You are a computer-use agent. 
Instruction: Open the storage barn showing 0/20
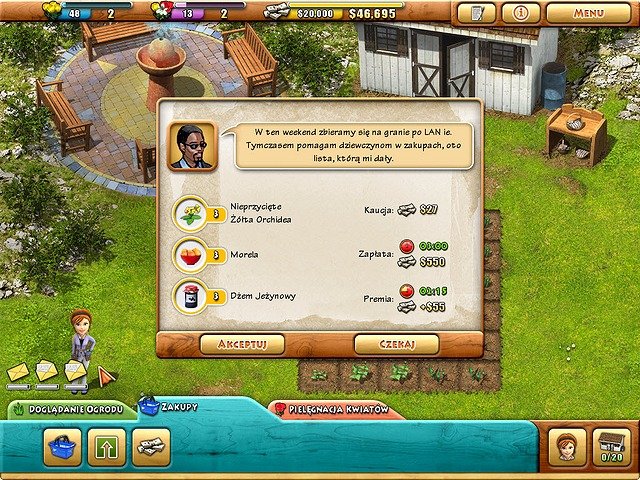[612, 446]
